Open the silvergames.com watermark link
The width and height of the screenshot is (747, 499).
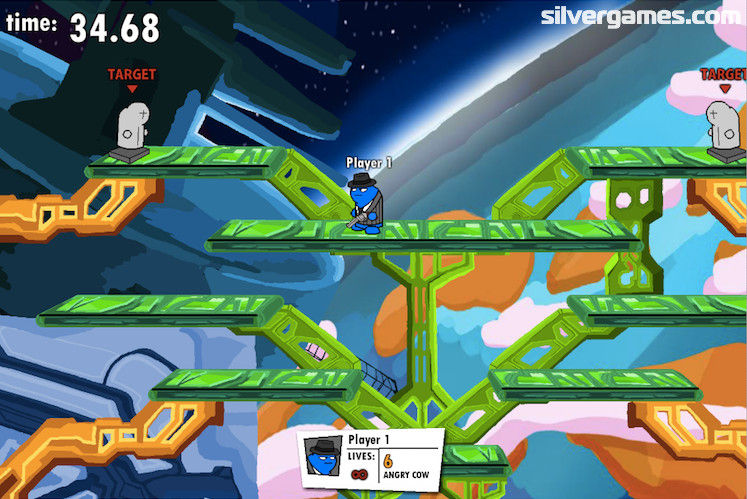click(642, 16)
